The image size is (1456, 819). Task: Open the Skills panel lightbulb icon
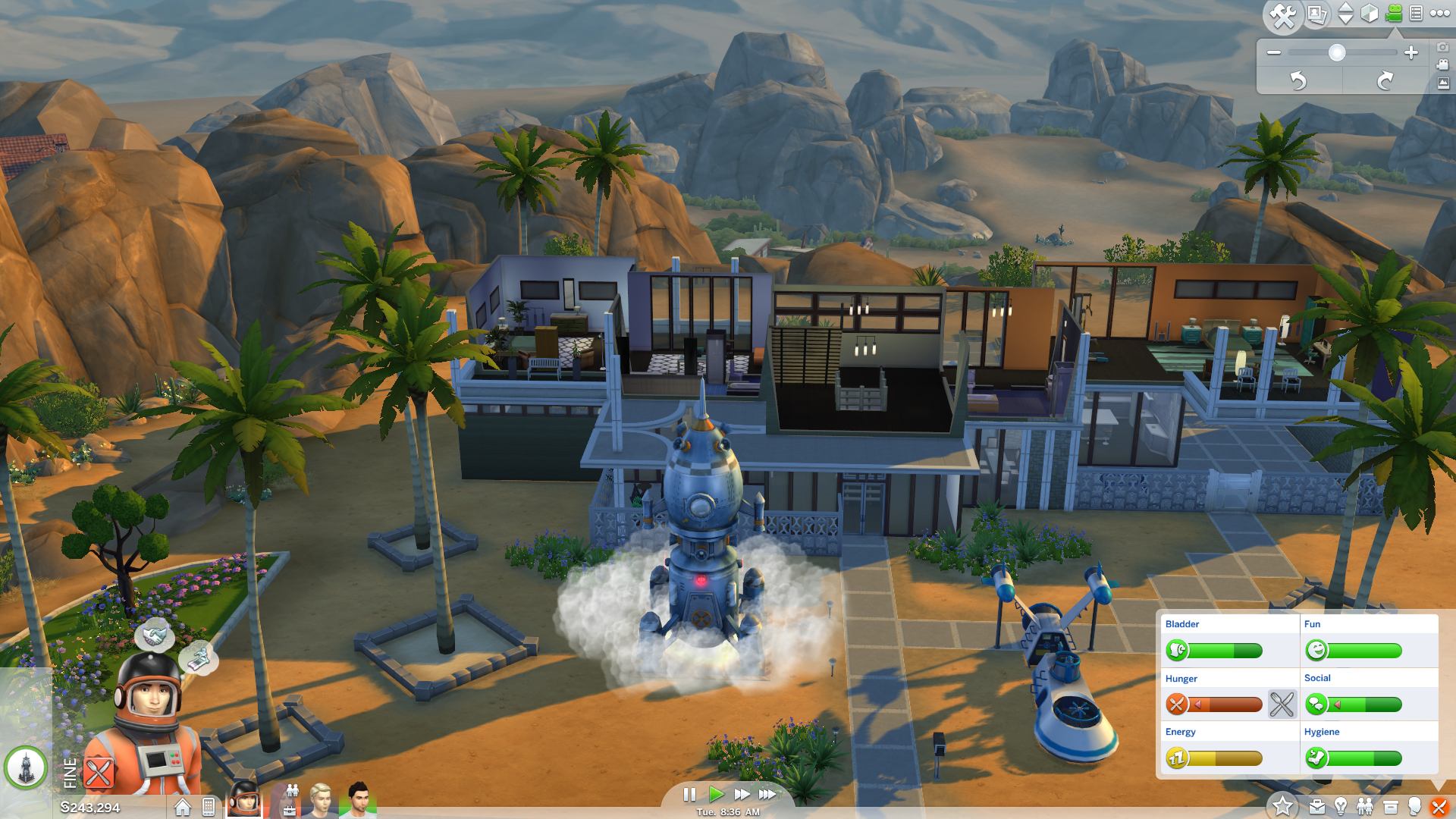click(x=1341, y=807)
